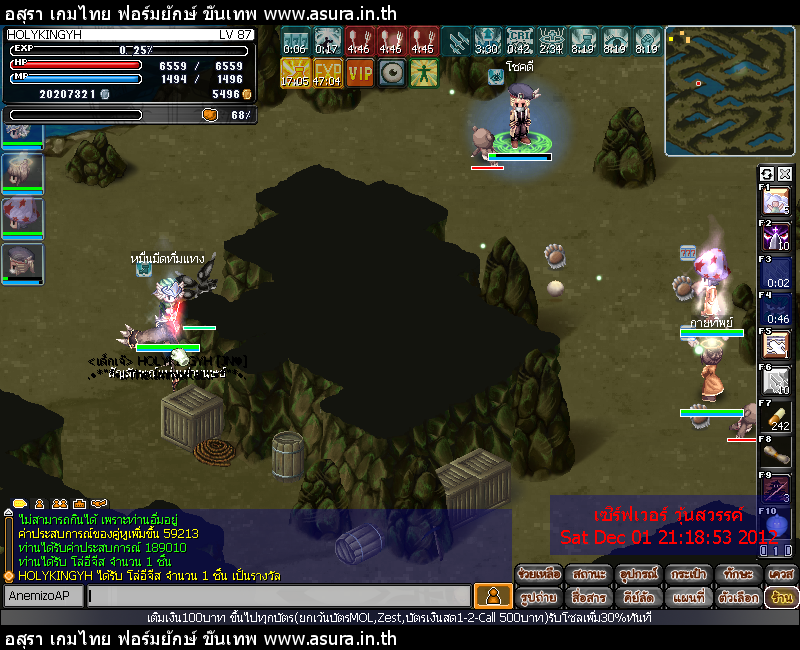This screenshot has height=650, width=800.
Task: Click the รูปถ่าย (Photo) button
Action: 538,597
